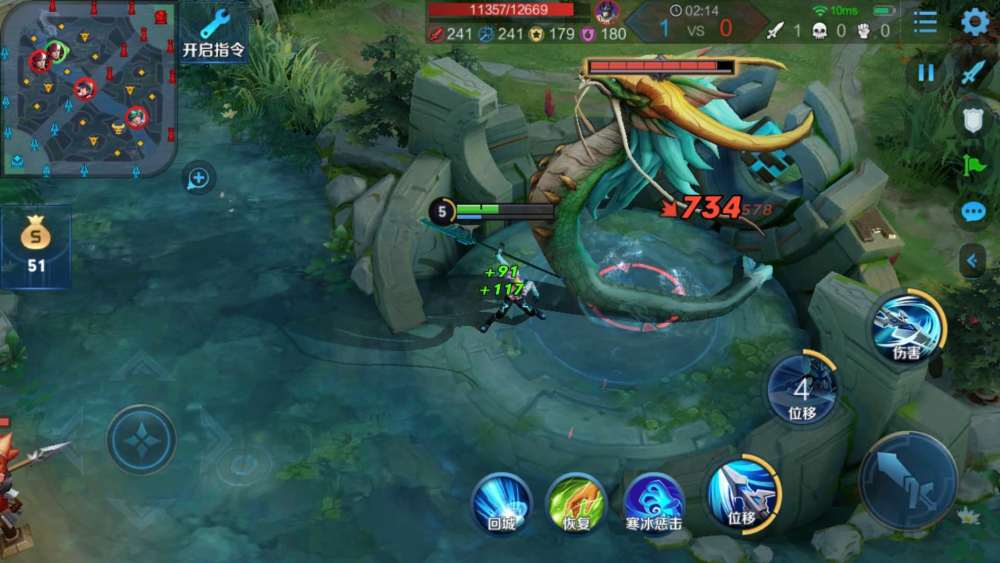Use the 回城 recall spell

point(501,502)
